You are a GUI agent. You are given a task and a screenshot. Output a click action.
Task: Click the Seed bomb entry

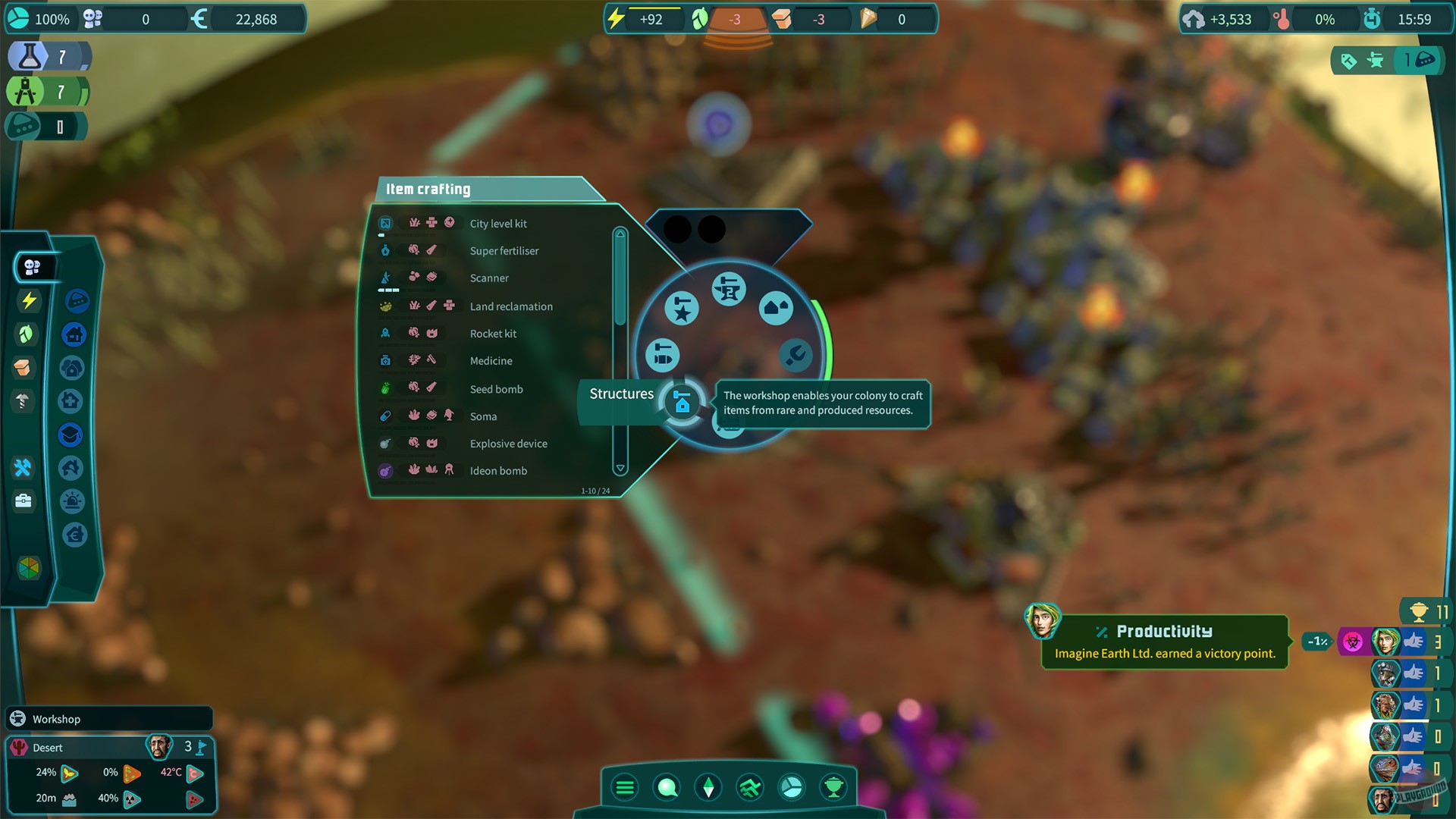[497, 389]
